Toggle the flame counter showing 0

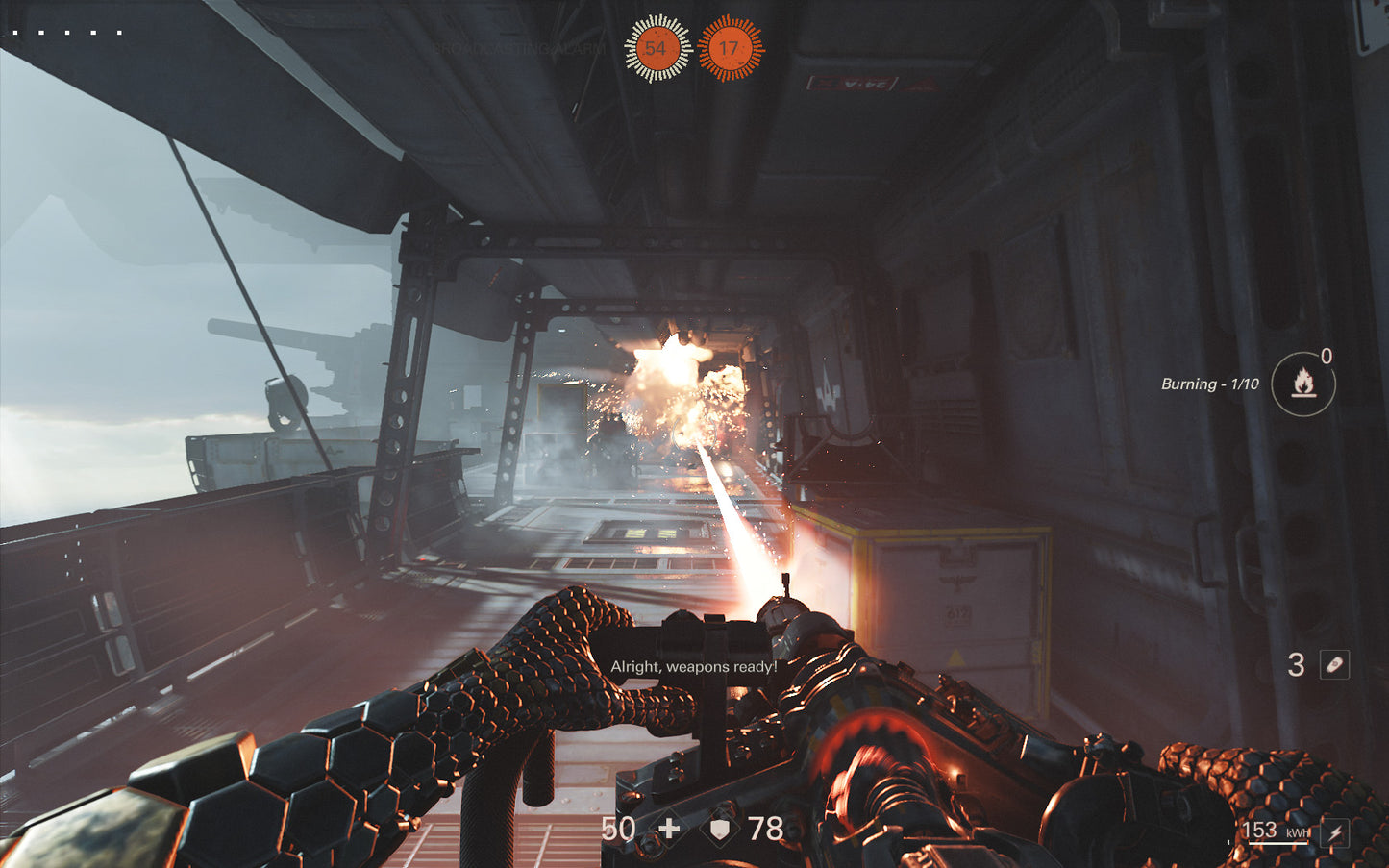pyautogui.click(x=1327, y=357)
